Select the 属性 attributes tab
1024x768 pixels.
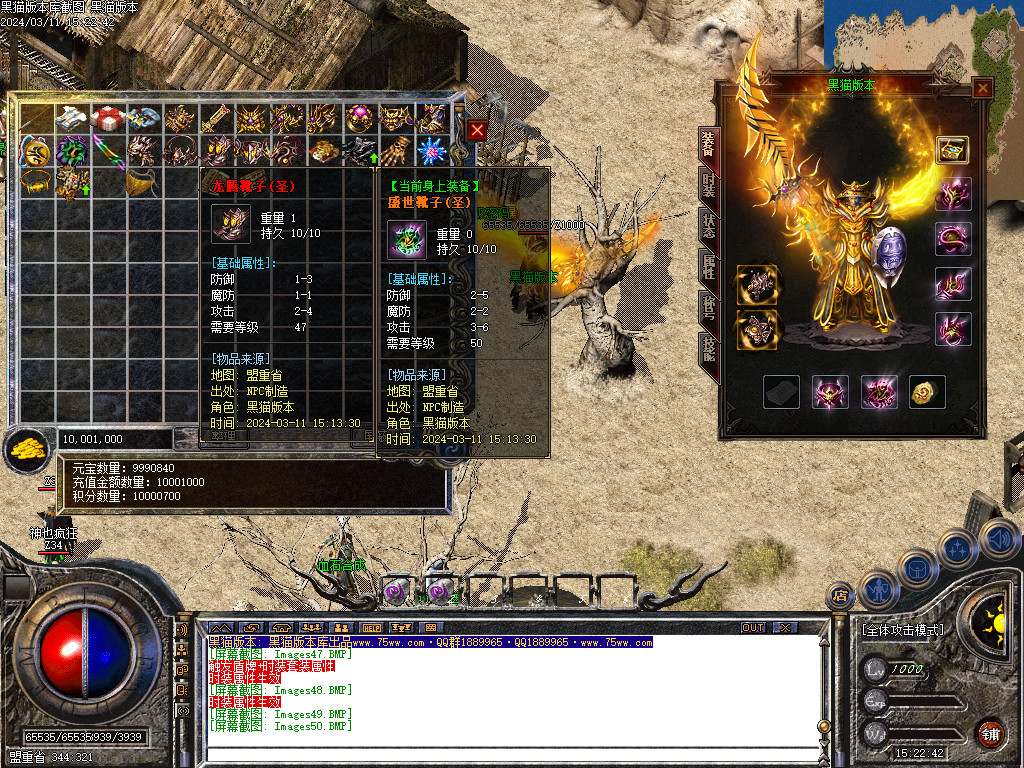(708, 266)
